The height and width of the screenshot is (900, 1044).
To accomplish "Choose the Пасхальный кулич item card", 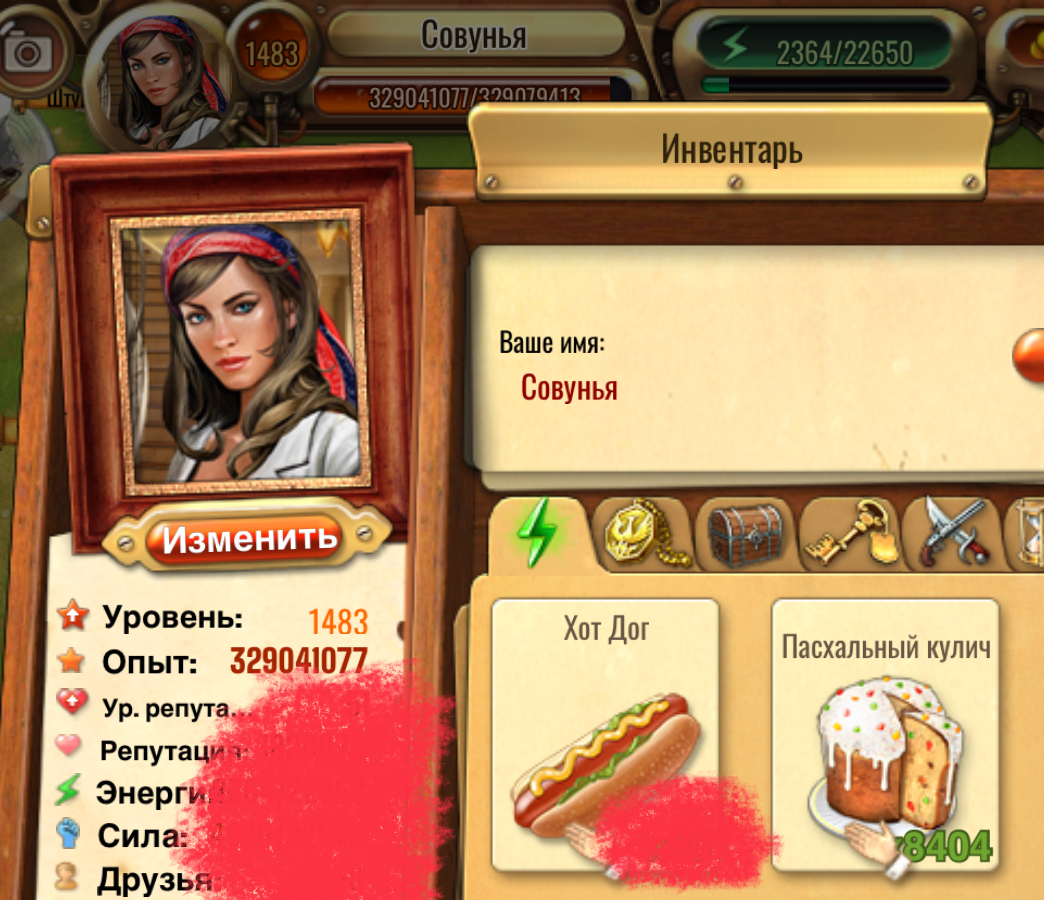I will [x=886, y=735].
